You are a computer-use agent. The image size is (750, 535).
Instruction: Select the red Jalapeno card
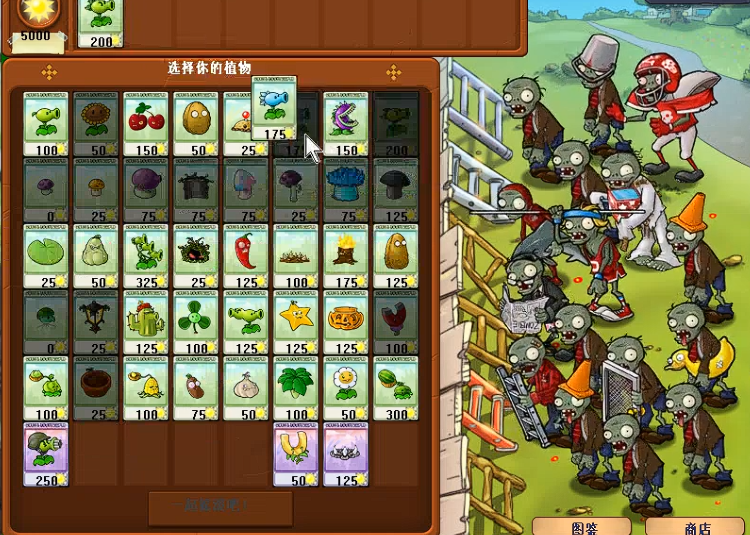[x=246, y=255]
